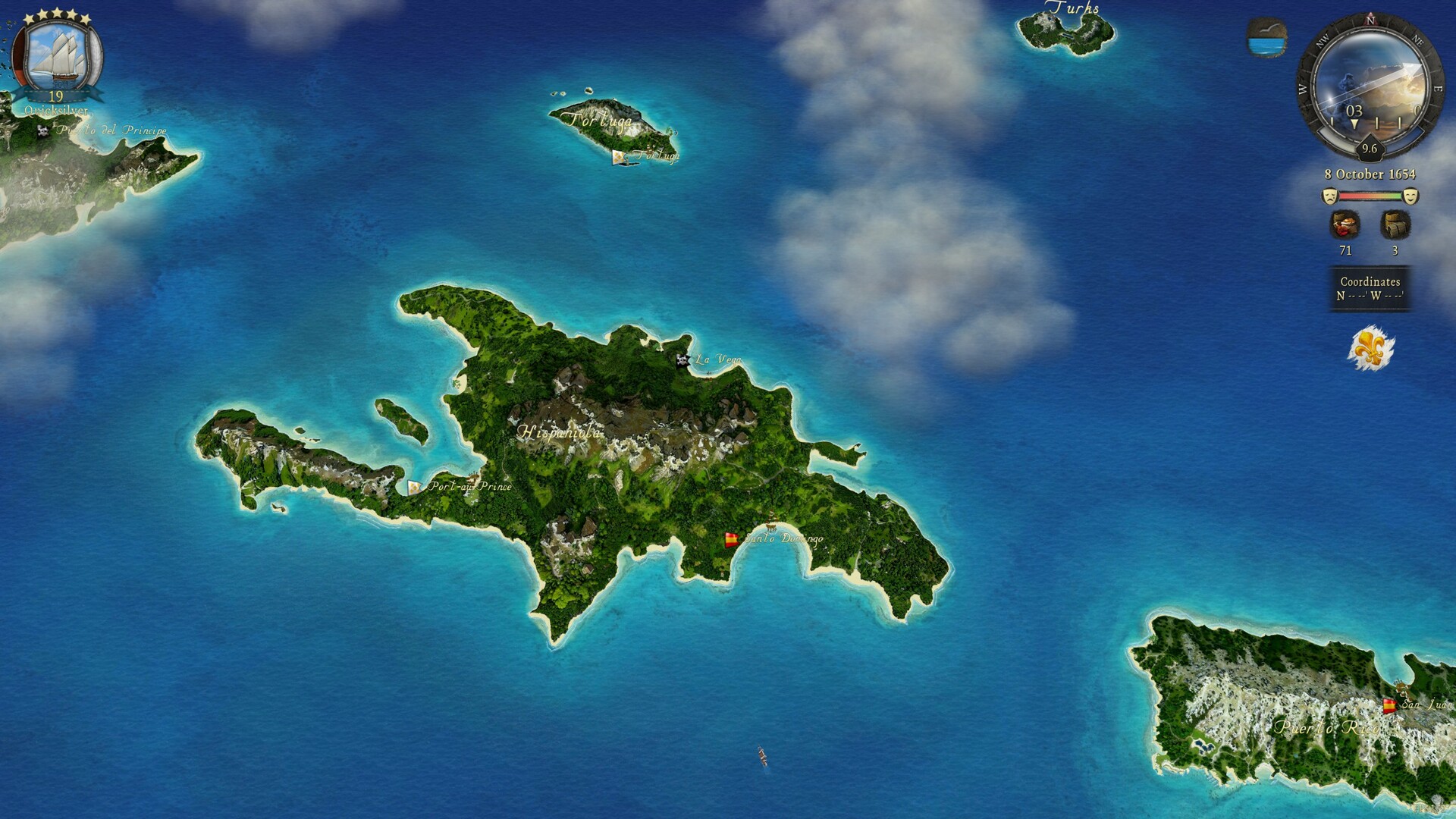Click the date 8 October 1654

coord(1371,174)
